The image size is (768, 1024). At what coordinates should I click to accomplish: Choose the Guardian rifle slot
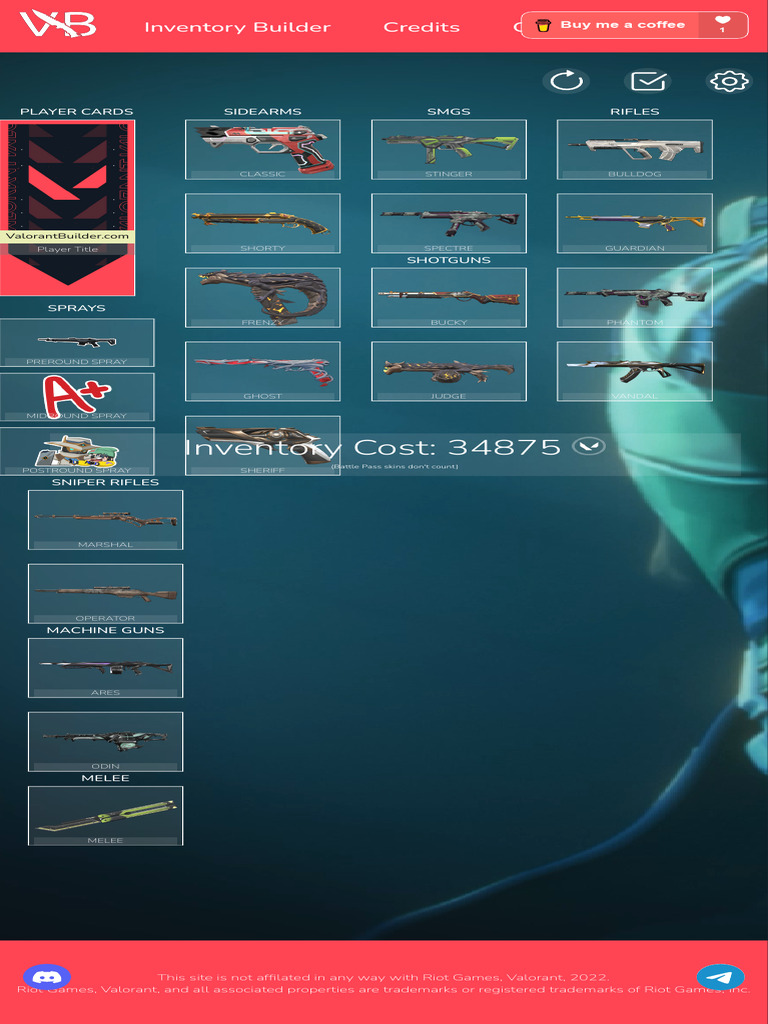[x=634, y=223]
